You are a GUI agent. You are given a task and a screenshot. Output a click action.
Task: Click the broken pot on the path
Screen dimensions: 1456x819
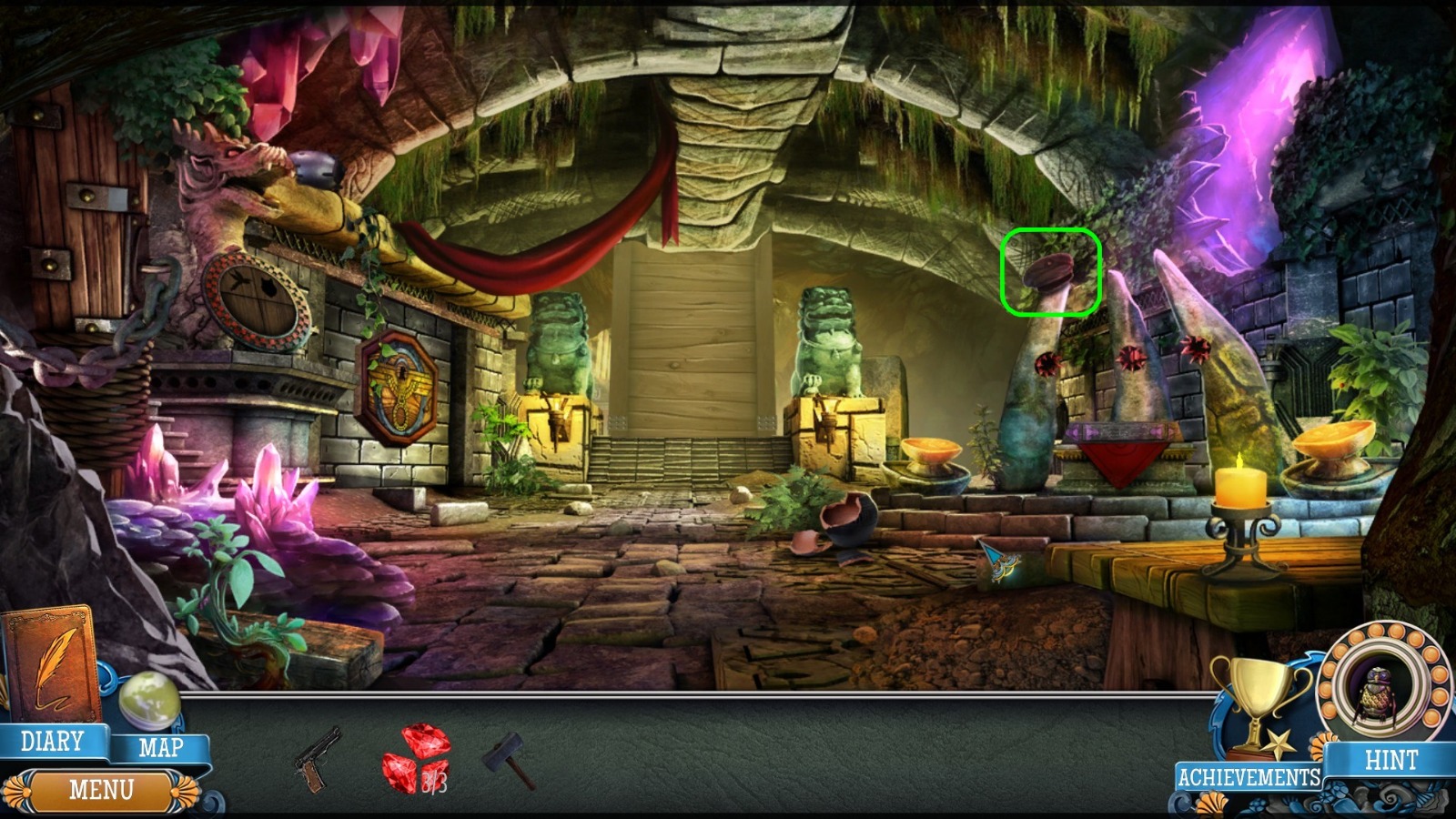[x=851, y=523]
